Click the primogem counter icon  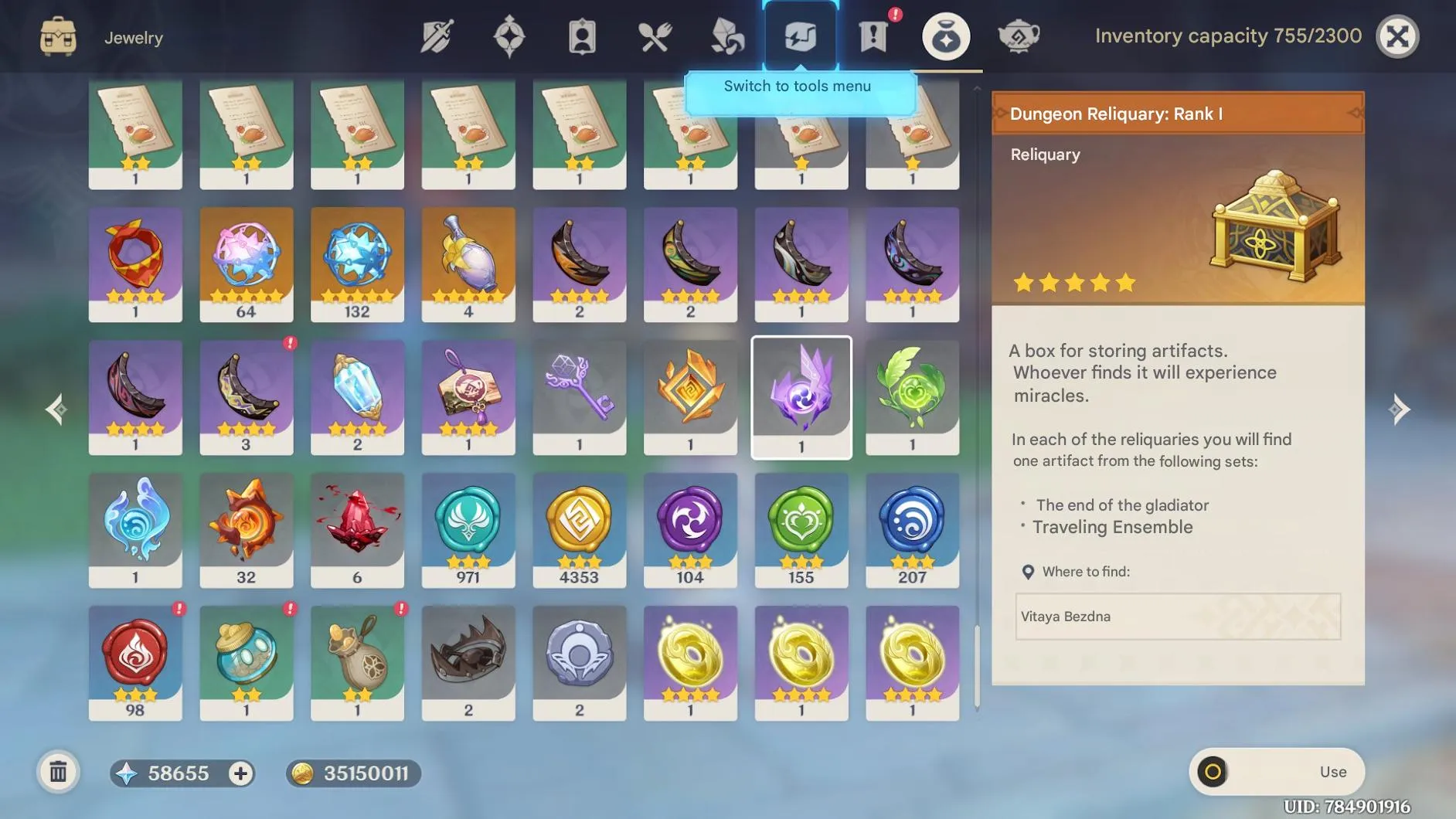(x=129, y=773)
